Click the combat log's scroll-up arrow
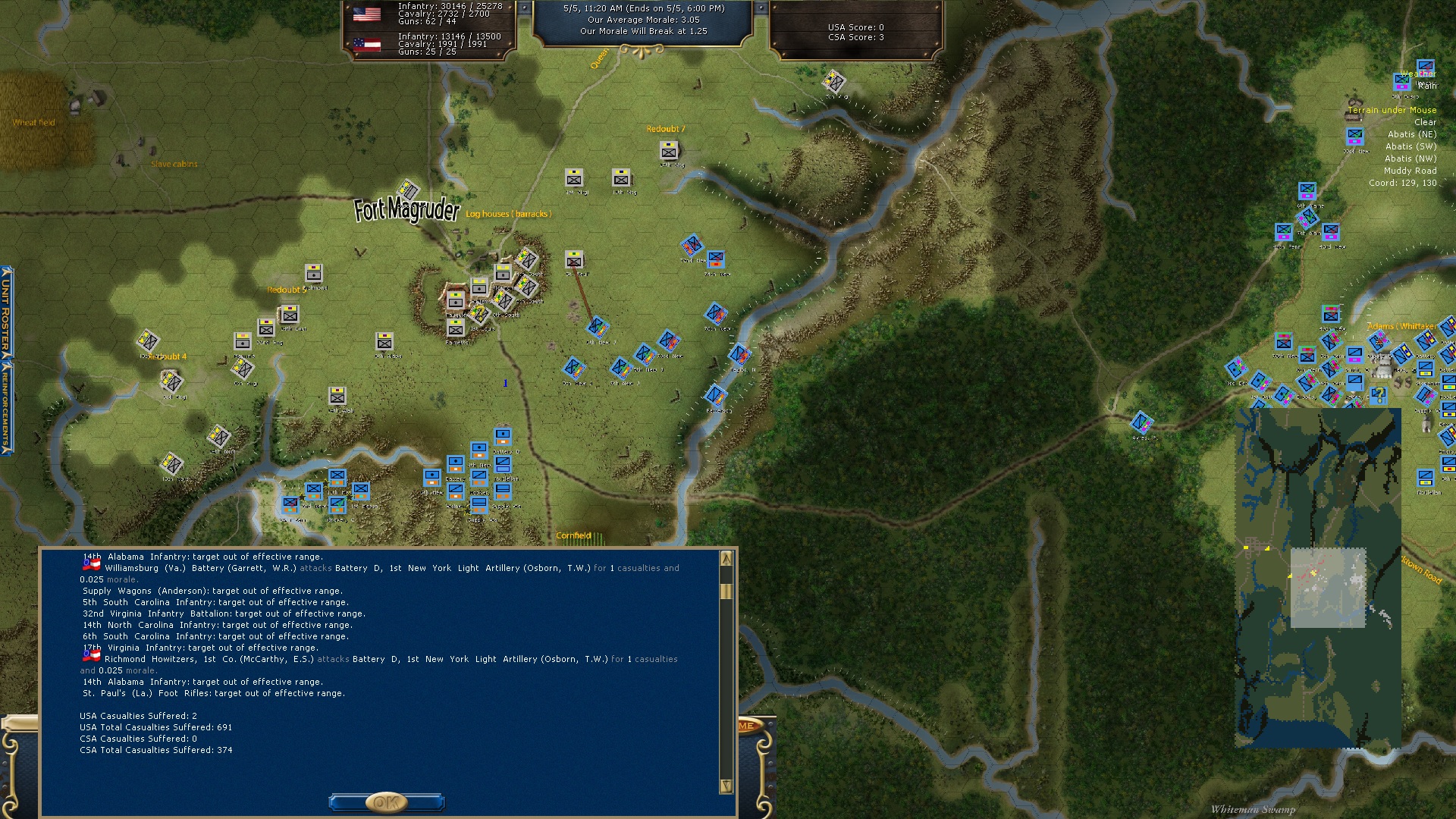 [726, 559]
